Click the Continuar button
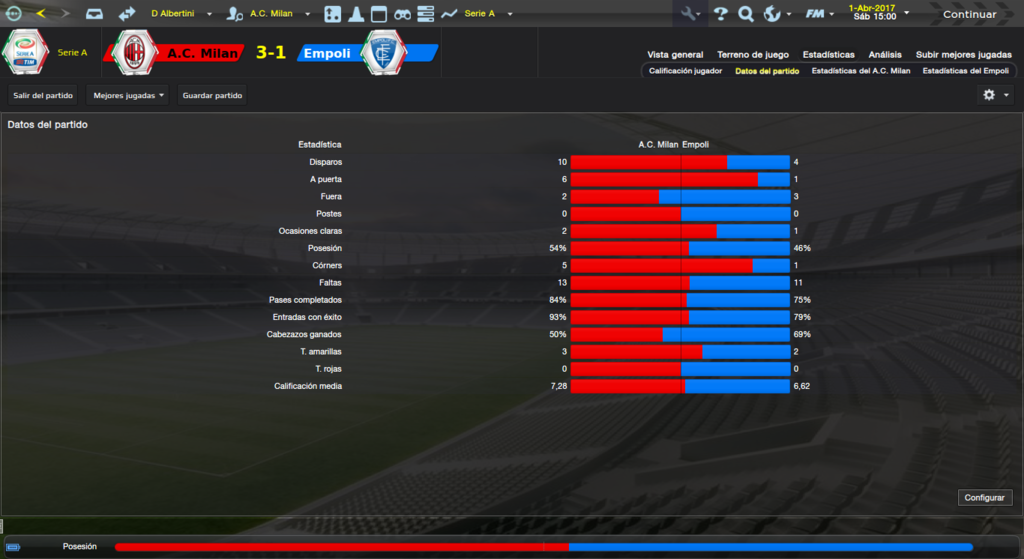The height and width of the screenshot is (559, 1024). click(969, 14)
